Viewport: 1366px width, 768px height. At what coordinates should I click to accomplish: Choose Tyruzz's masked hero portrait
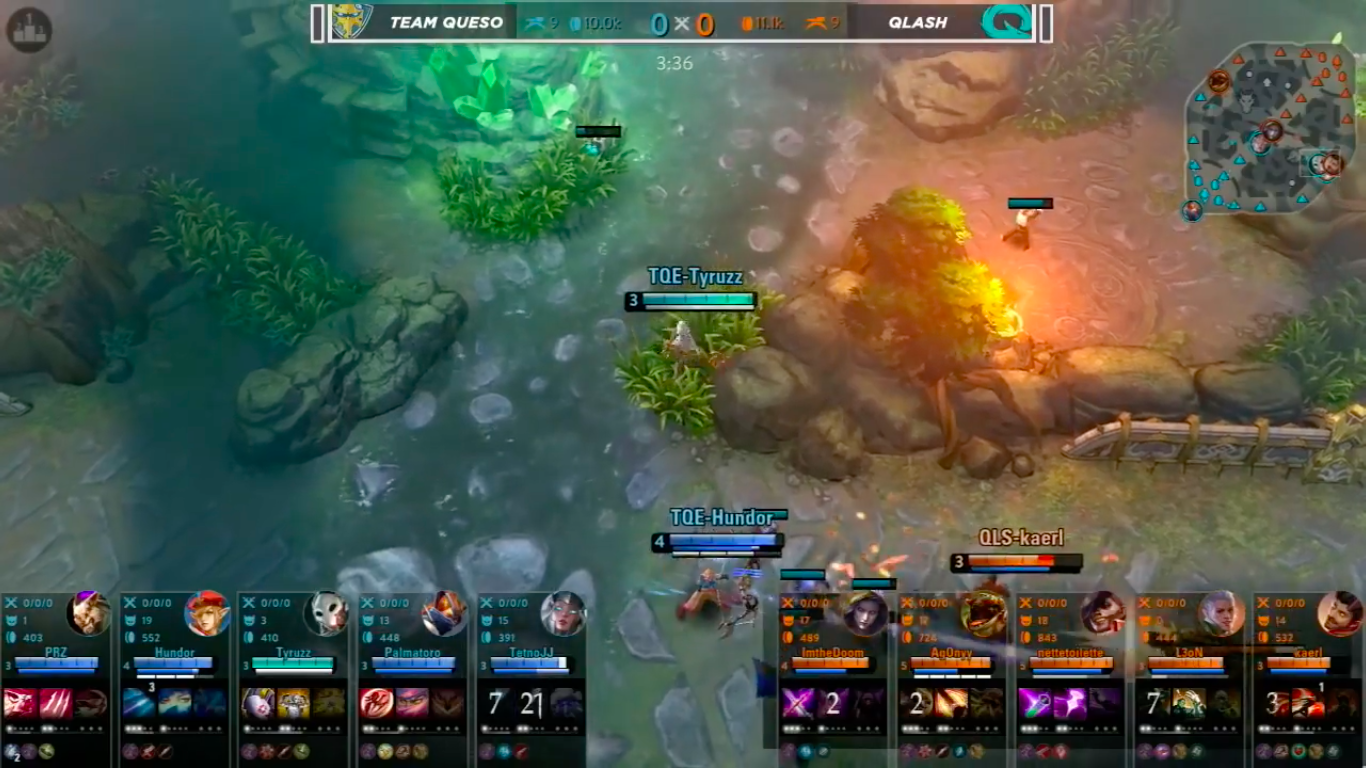pyautogui.click(x=326, y=613)
